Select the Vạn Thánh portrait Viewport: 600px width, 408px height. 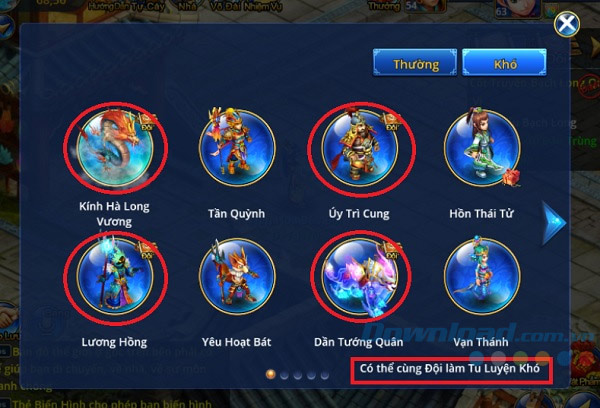[x=481, y=277]
